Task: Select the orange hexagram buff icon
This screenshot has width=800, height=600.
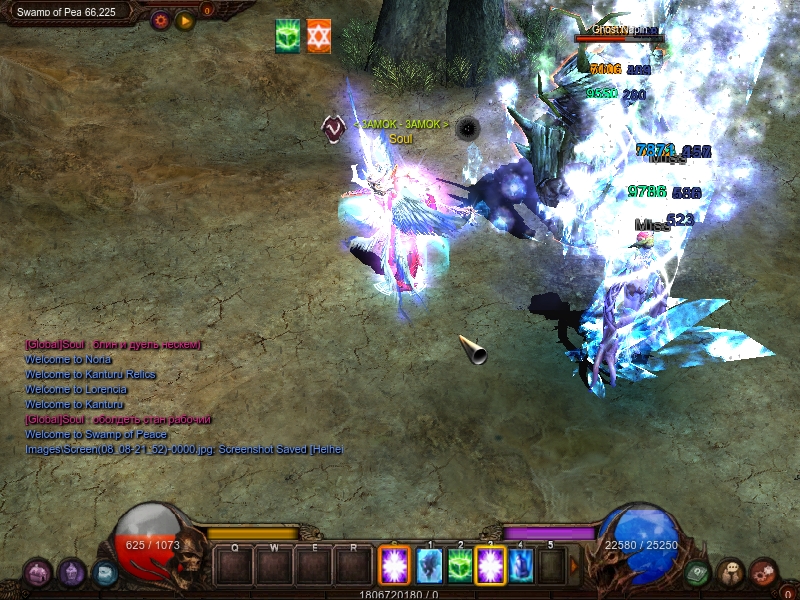Action: [x=319, y=36]
